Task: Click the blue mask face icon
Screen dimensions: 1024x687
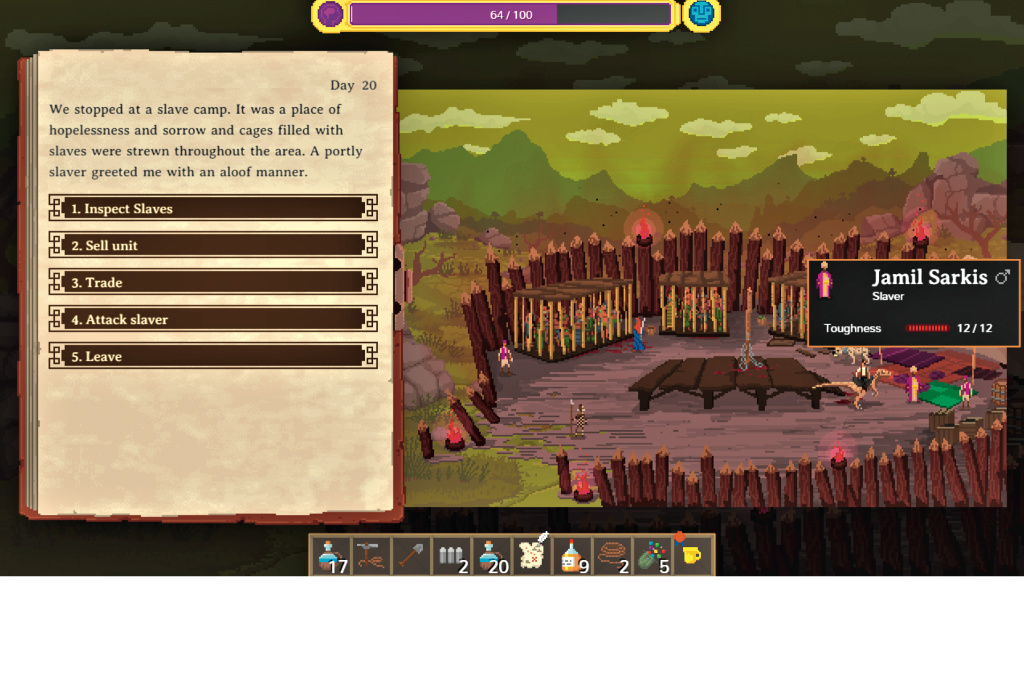Action: coord(701,14)
